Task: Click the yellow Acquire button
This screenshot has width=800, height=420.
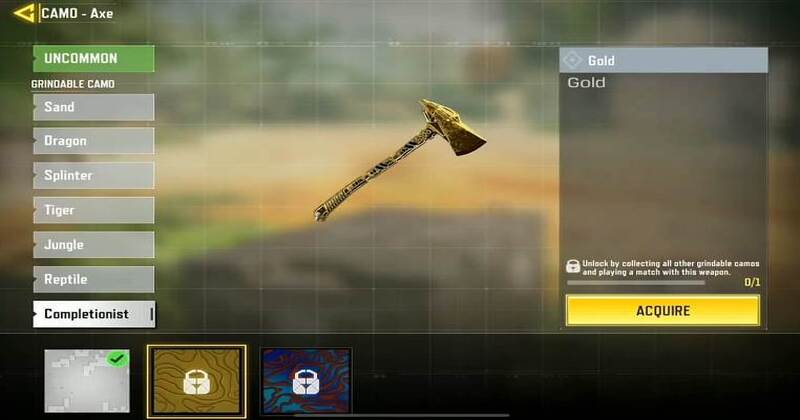Action: (662, 310)
